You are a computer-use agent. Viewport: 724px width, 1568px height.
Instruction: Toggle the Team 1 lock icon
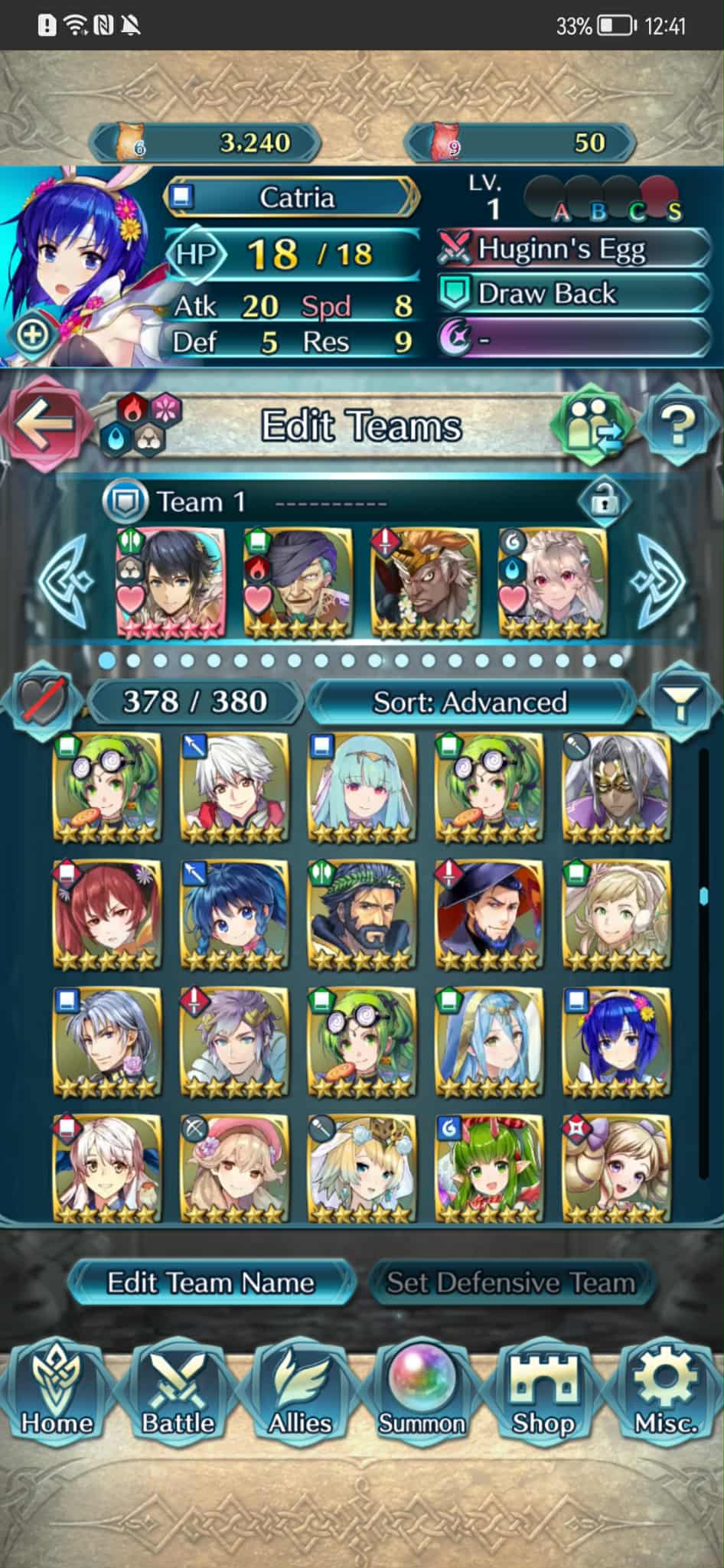(604, 503)
